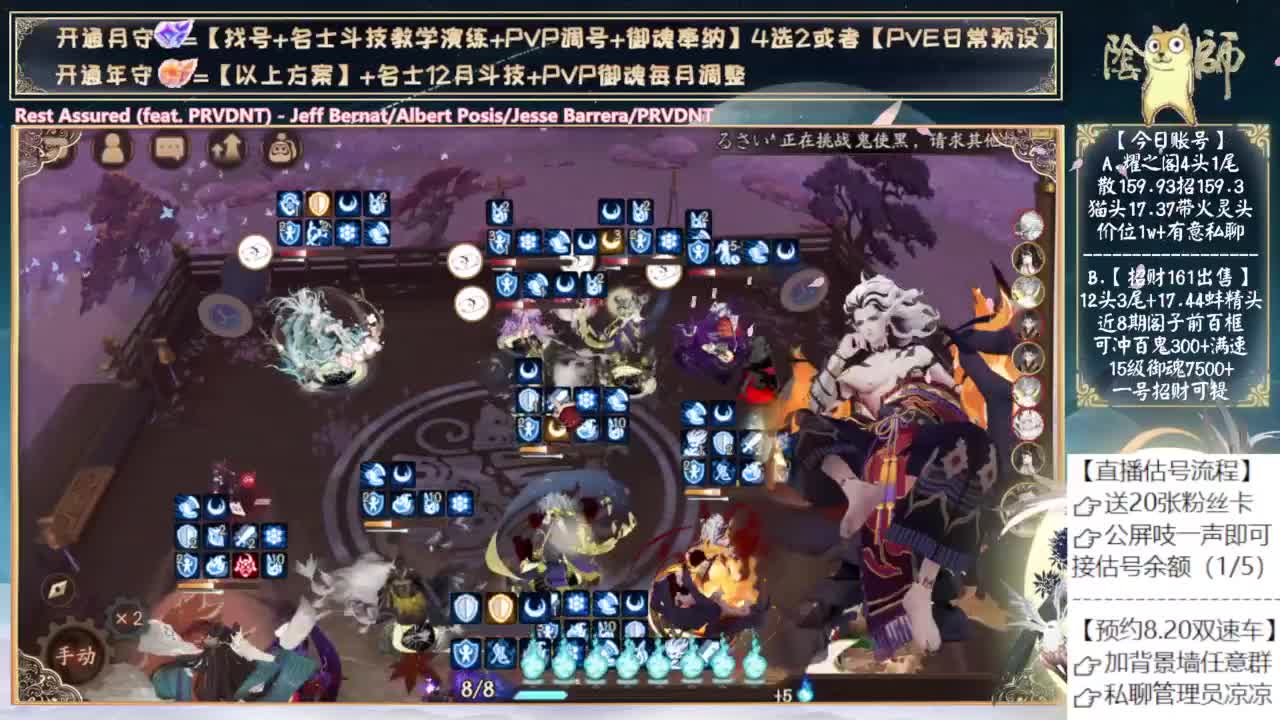Select the topmost shikigami portrait in turn order
Image resolution: width=1280 pixels, height=720 pixels.
(x=1027, y=225)
